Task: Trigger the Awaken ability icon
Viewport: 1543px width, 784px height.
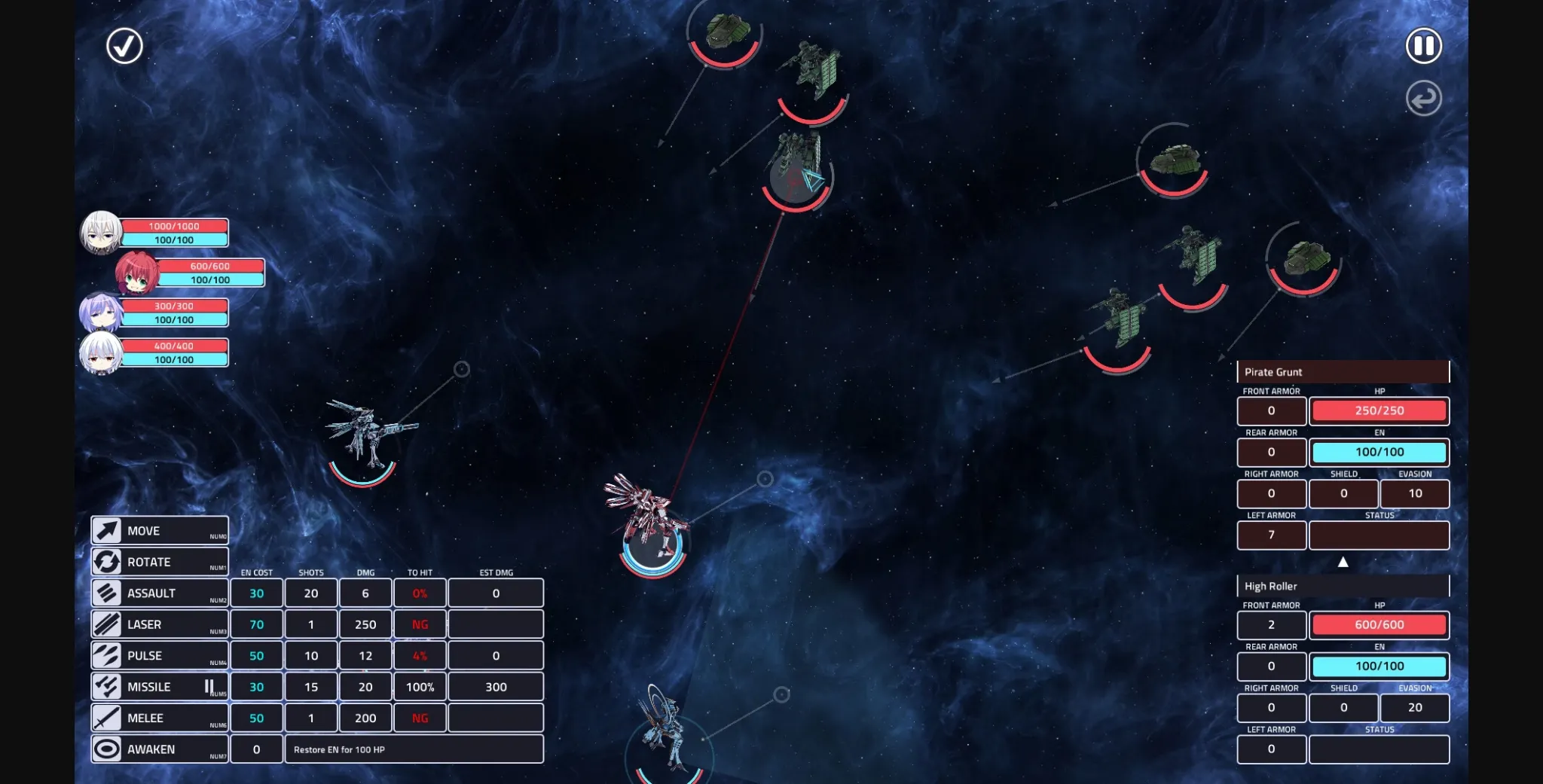Action: [x=107, y=748]
